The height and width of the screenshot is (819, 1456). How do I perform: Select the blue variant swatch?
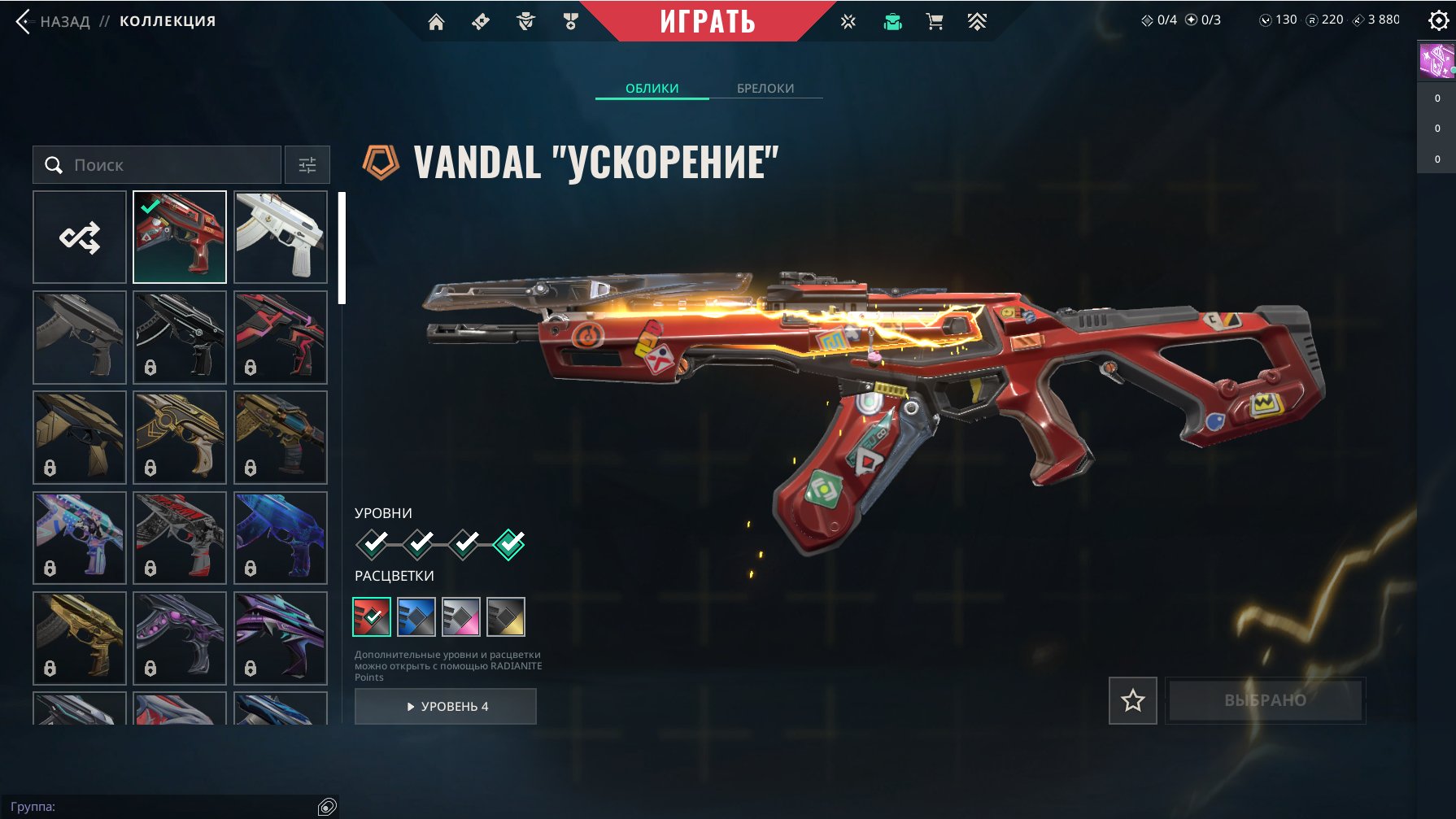click(416, 616)
